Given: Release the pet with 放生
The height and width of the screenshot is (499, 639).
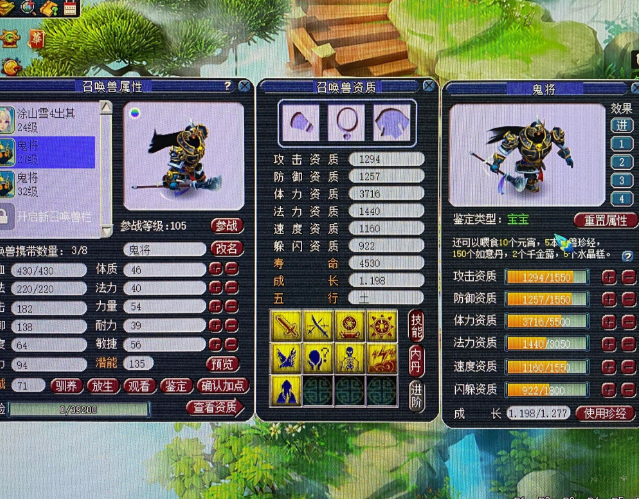Looking at the screenshot, I should tap(102, 385).
